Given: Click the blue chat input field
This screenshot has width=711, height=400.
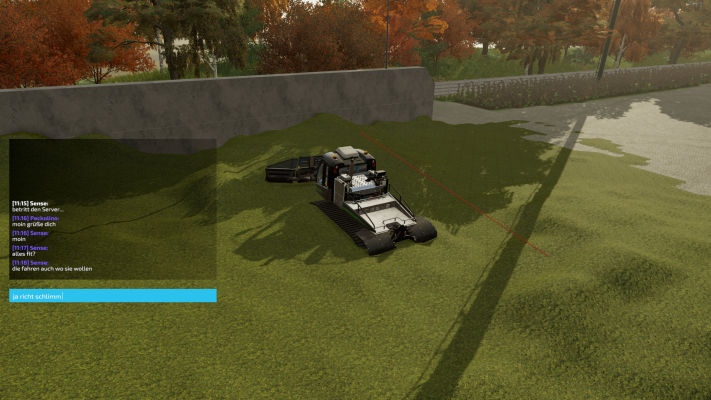Looking at the screenshot, I should tap(113, 296).
